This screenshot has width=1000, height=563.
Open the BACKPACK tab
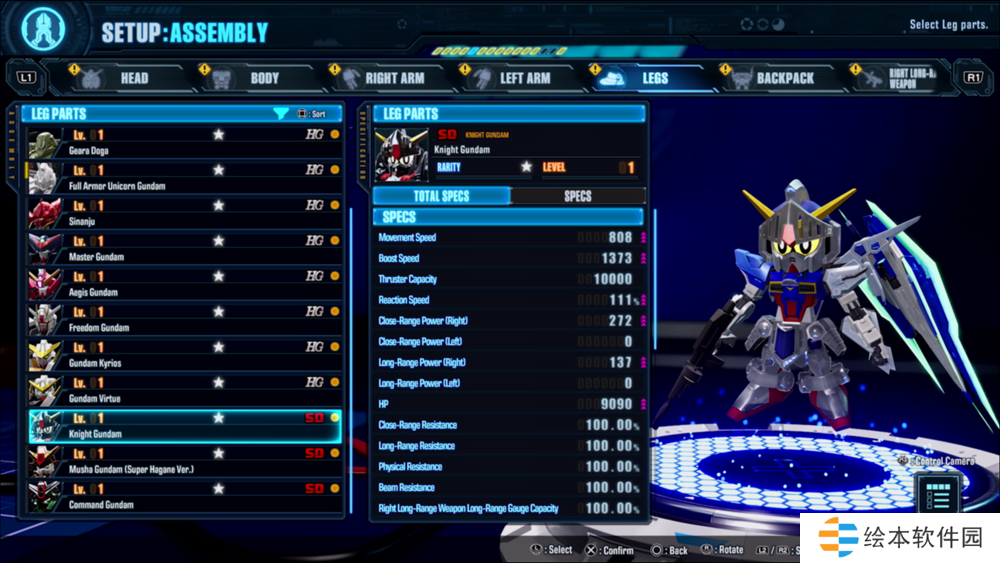tap(773, 78)
